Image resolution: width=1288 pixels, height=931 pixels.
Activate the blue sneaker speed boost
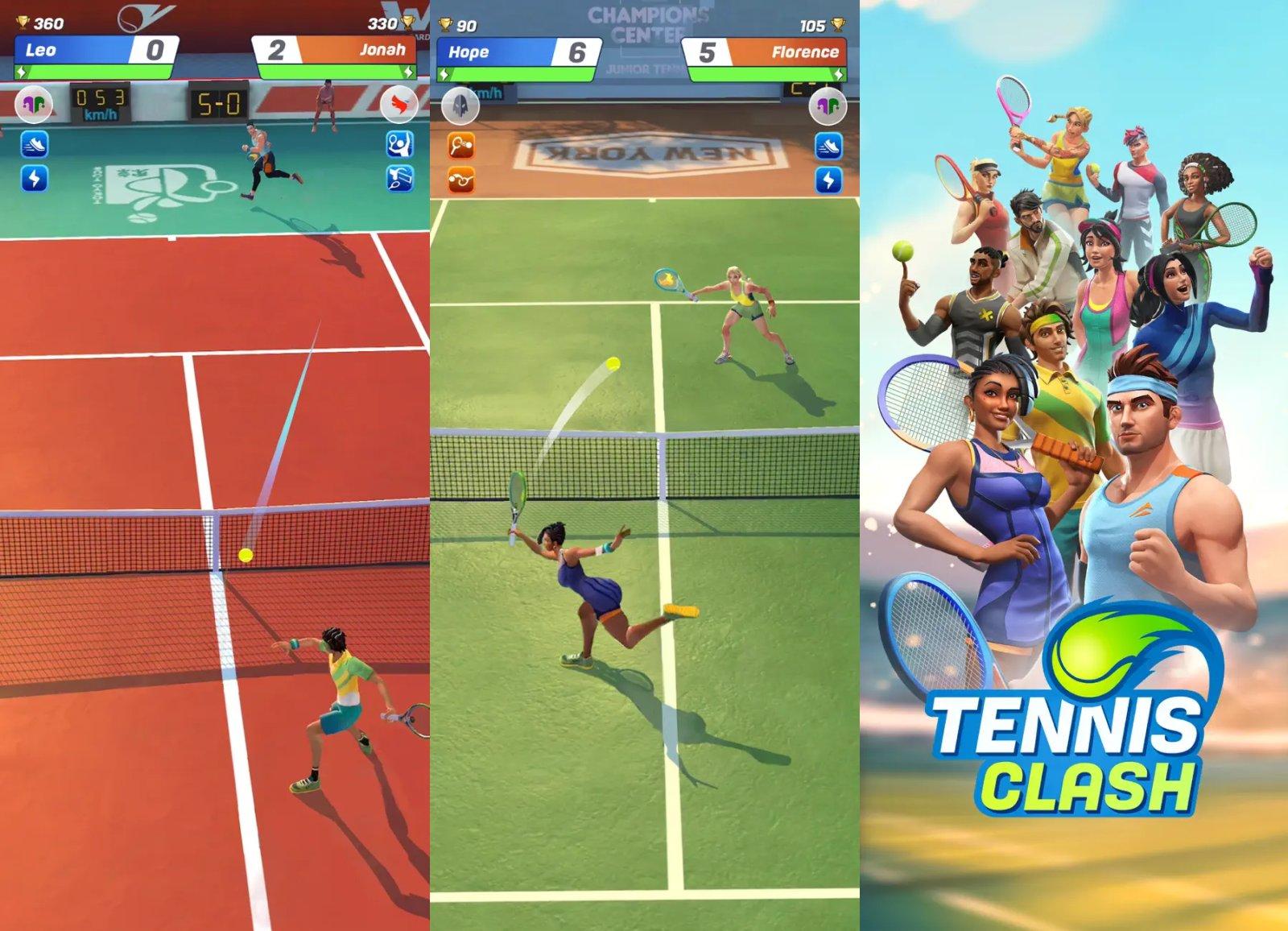34,143
